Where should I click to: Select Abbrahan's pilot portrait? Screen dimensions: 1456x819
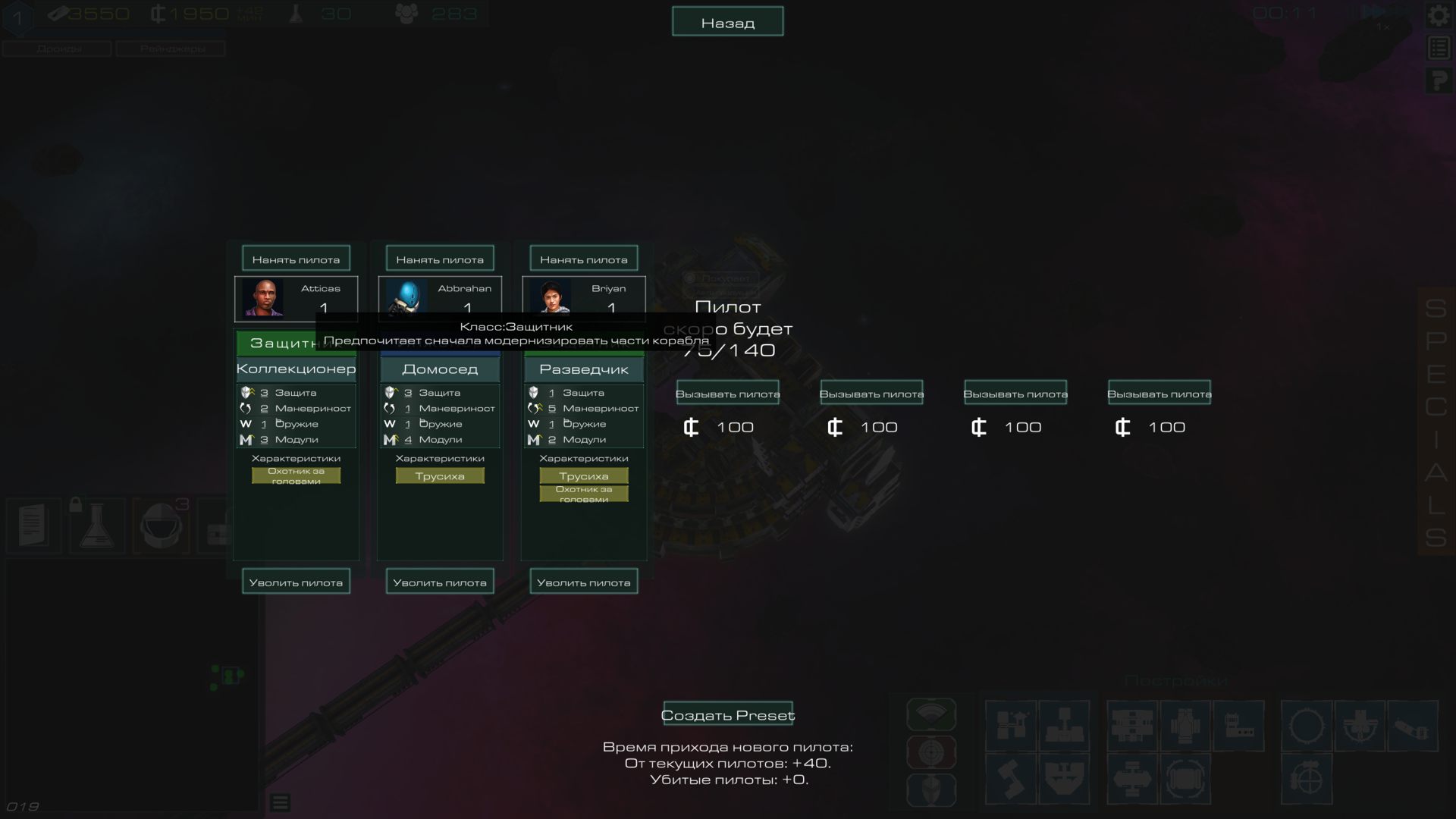coord(406,297)
